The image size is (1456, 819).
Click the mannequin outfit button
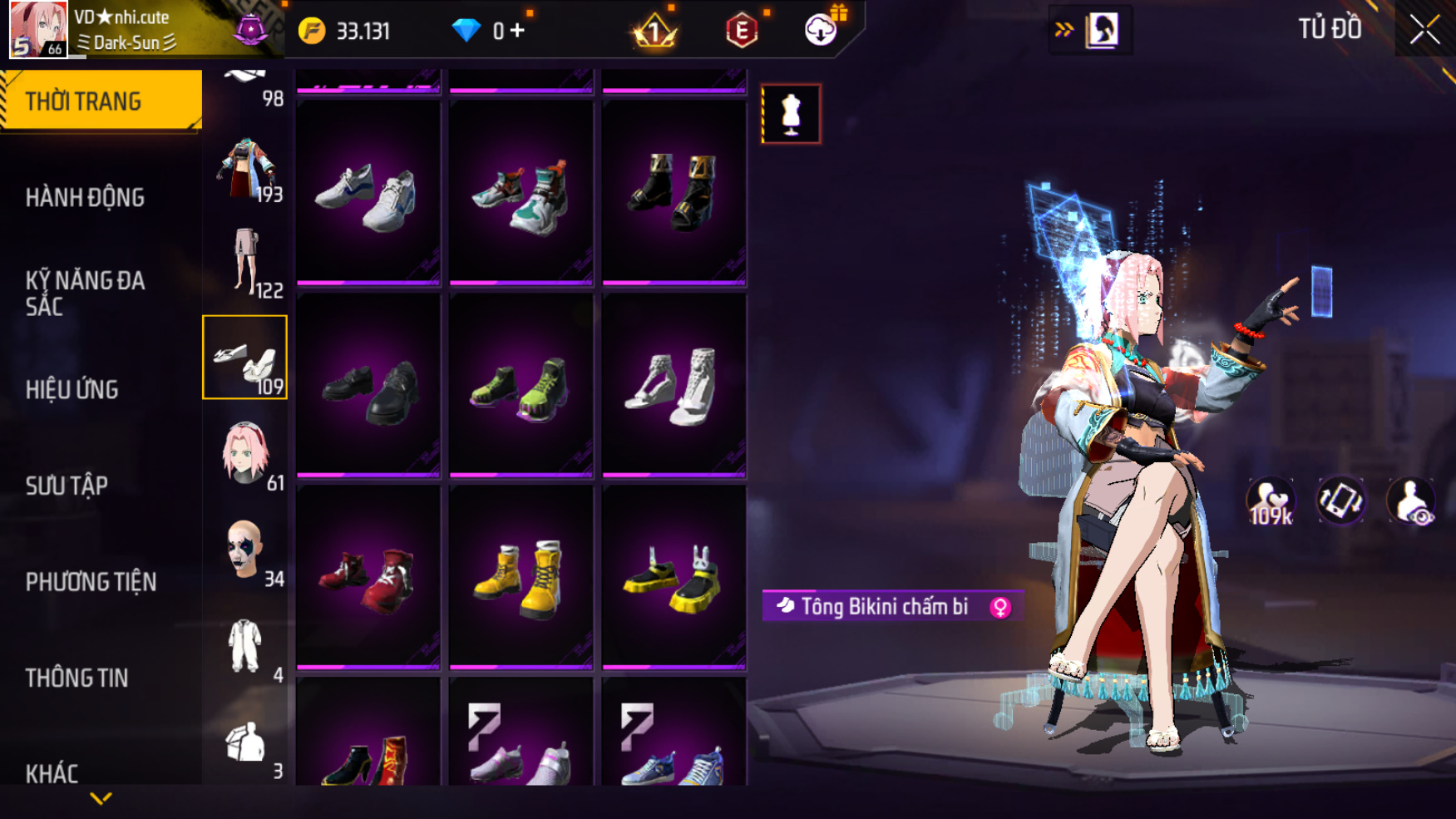(x=791, y=114)
